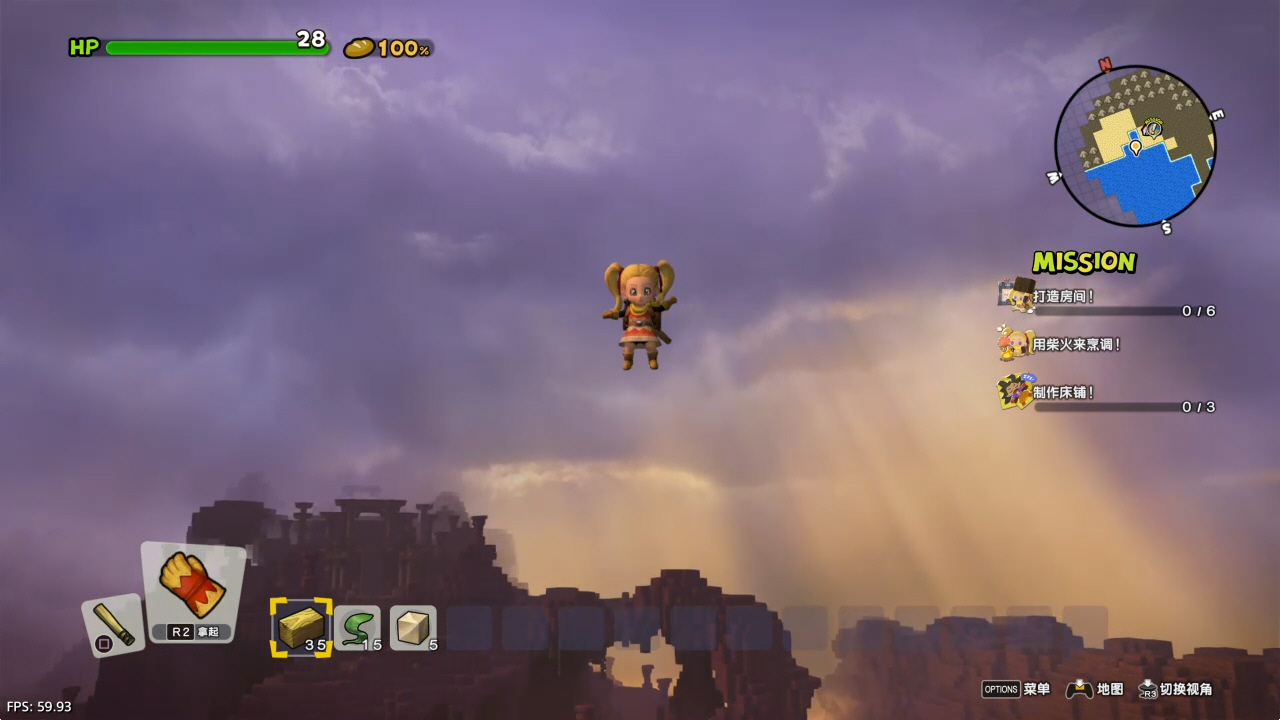The width and height of the screenshot is (1280, 720).
Task: Select the white stone block slot
Action: coord(413,627)
